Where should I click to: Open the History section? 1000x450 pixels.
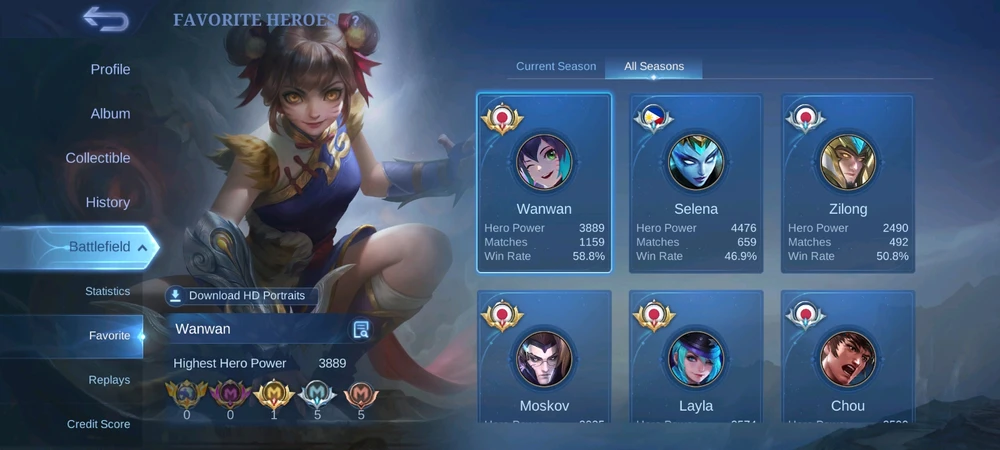click(108, 202)
